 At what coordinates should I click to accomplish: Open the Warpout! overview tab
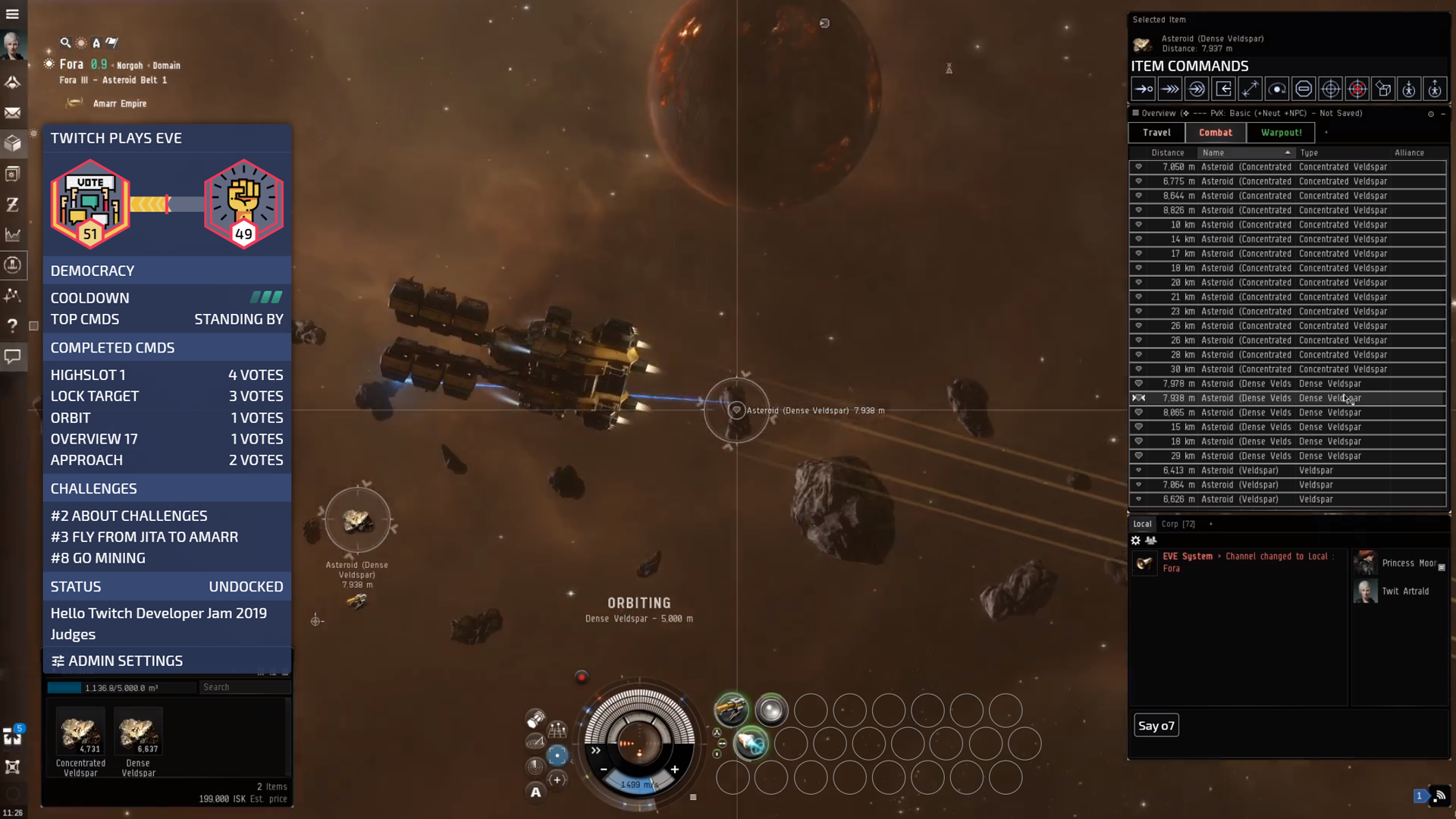coord(1281,133)
